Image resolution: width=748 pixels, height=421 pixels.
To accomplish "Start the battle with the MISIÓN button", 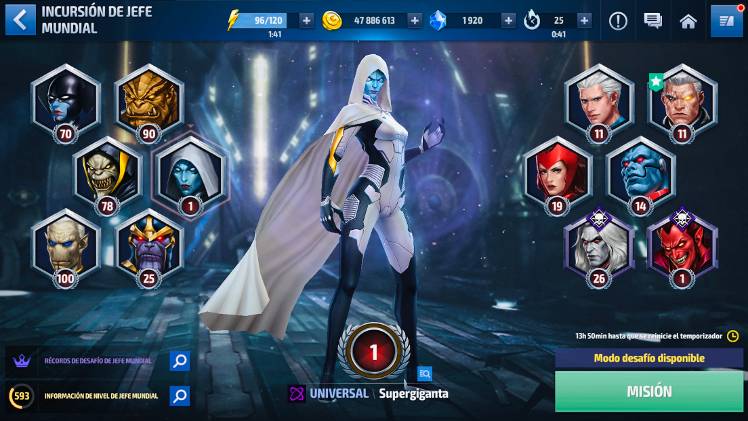I will pyautogui.click(x=649, y=392).
